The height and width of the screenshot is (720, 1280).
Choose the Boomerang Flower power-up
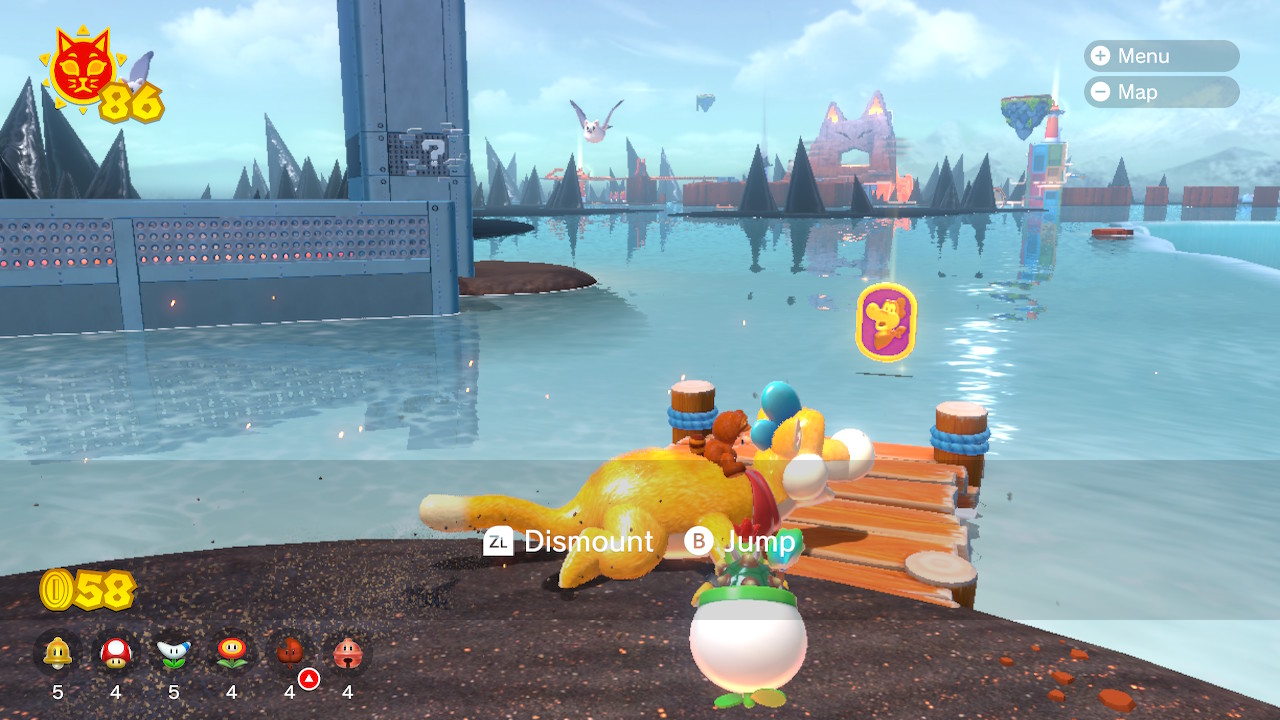174,654
